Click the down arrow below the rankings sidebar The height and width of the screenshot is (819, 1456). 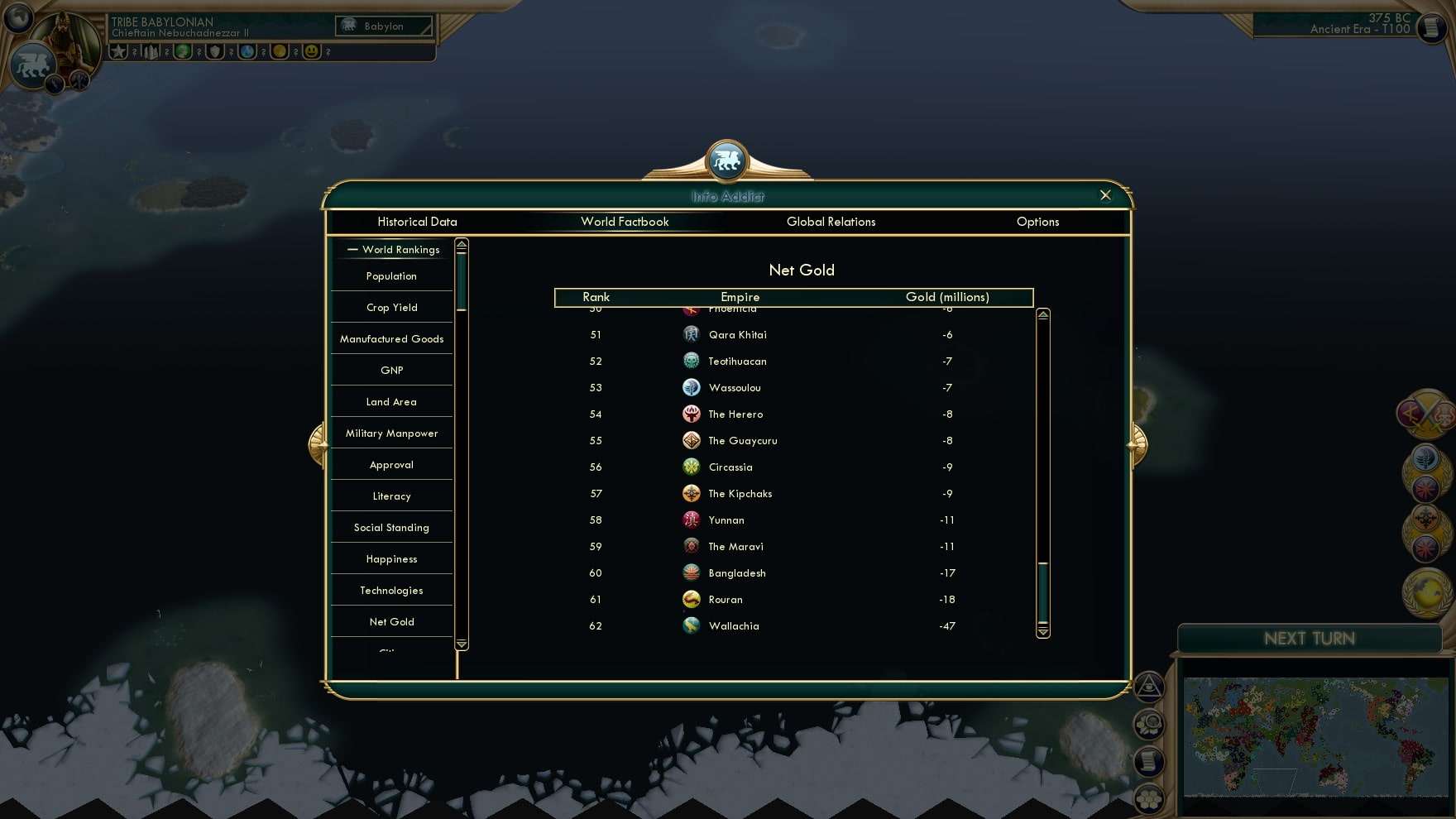point(461,642)
